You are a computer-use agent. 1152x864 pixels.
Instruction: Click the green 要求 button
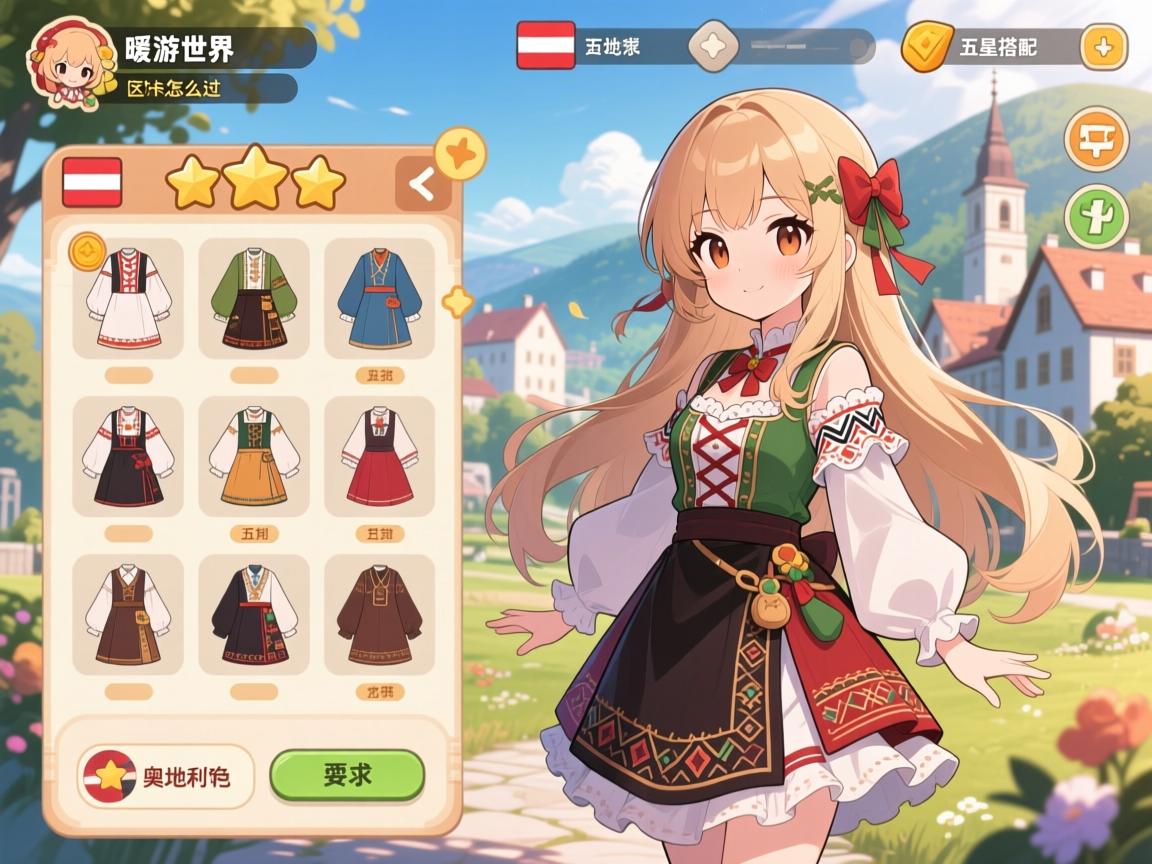coord(347,775)
